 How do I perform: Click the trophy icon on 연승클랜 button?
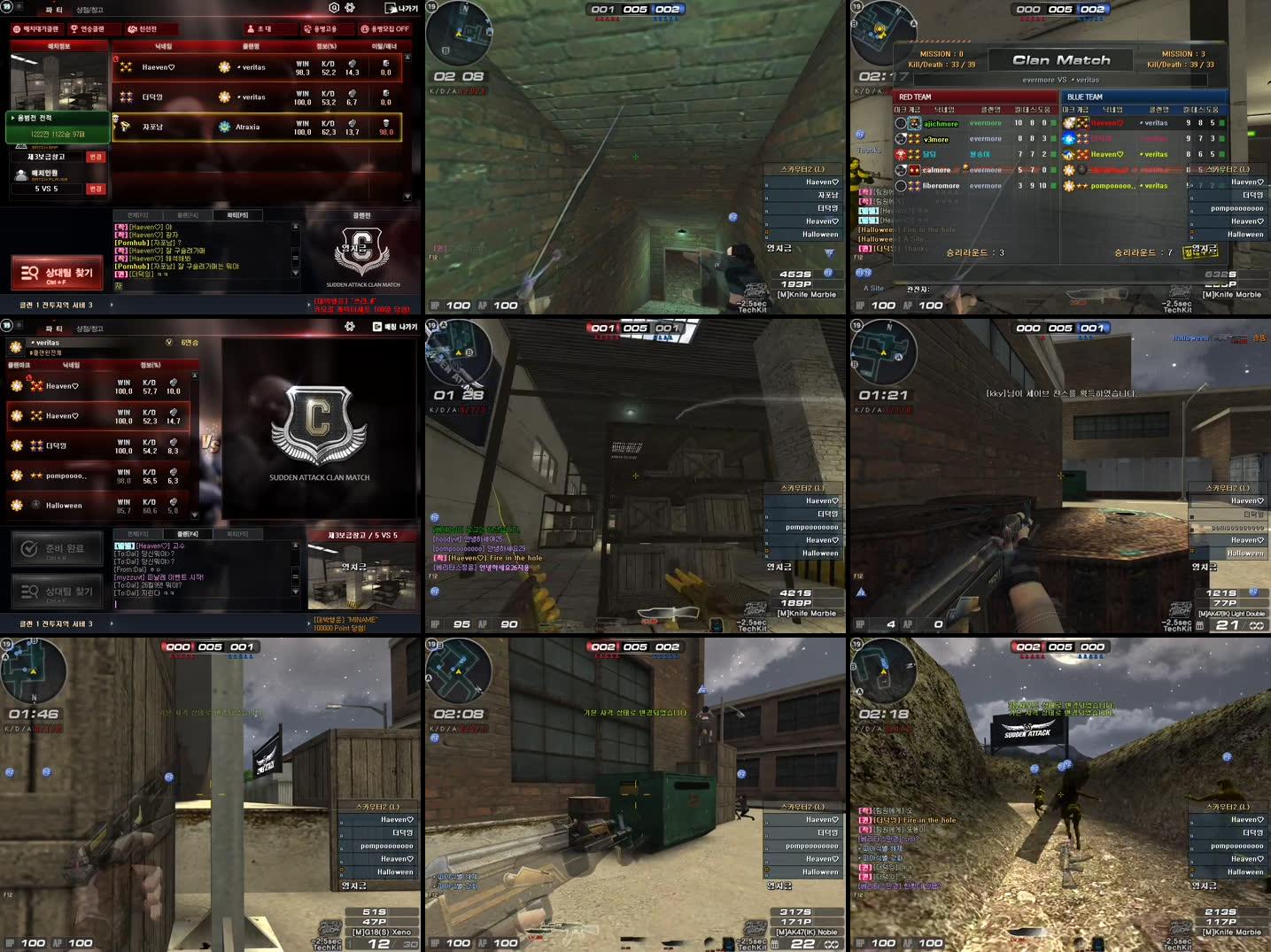tap(74, 28)
